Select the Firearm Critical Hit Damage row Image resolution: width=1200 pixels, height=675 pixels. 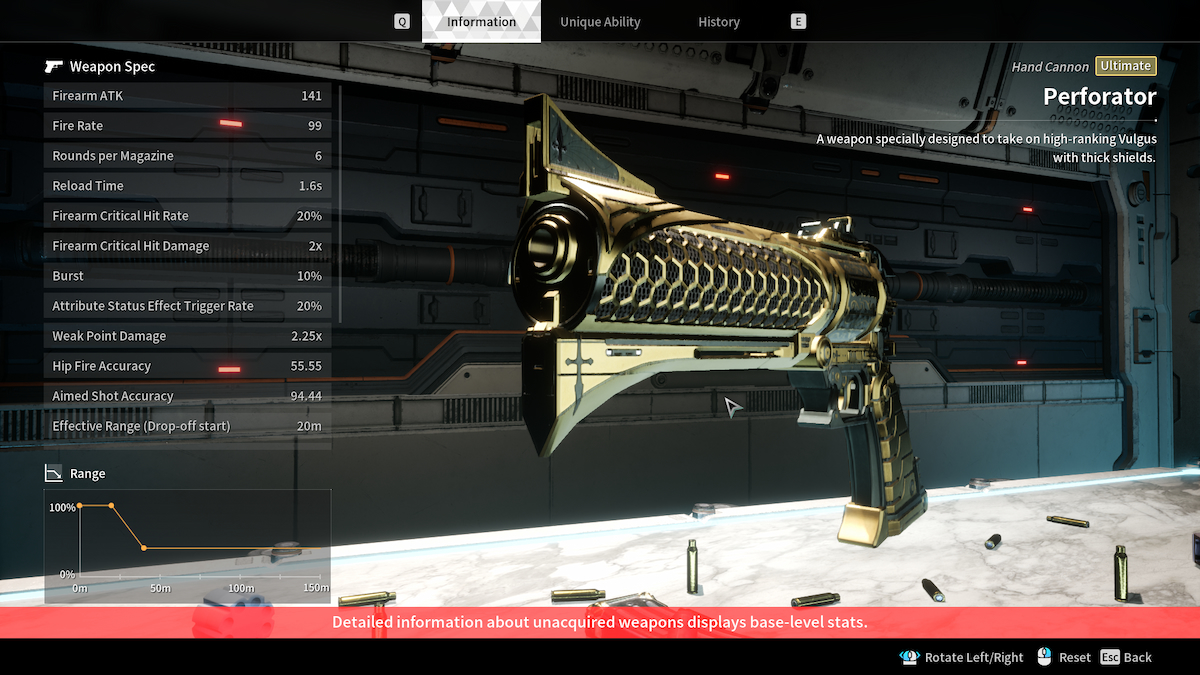click(x=187, y=246)
